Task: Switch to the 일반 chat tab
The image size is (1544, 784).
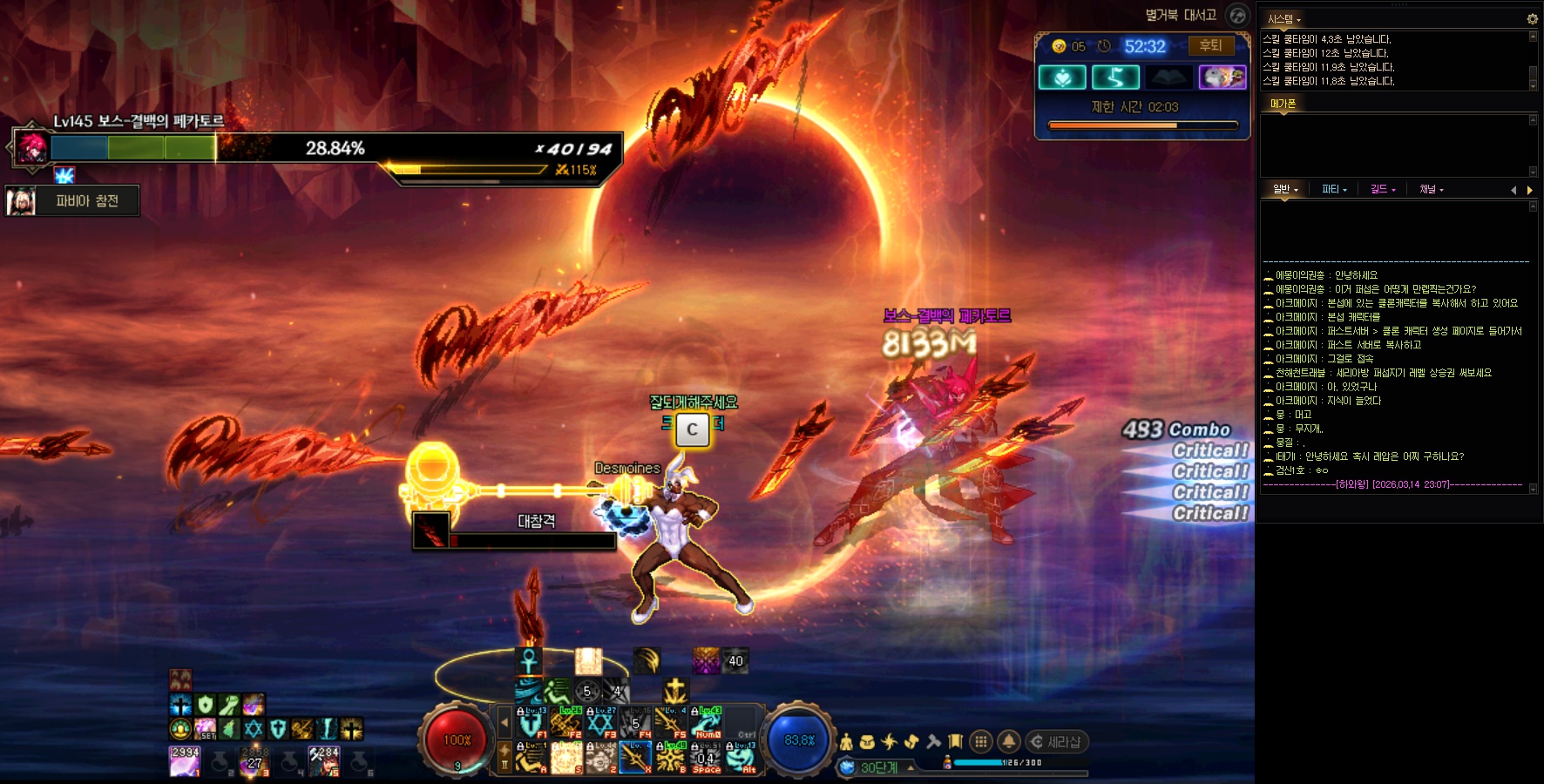Action: (1285, 189)
